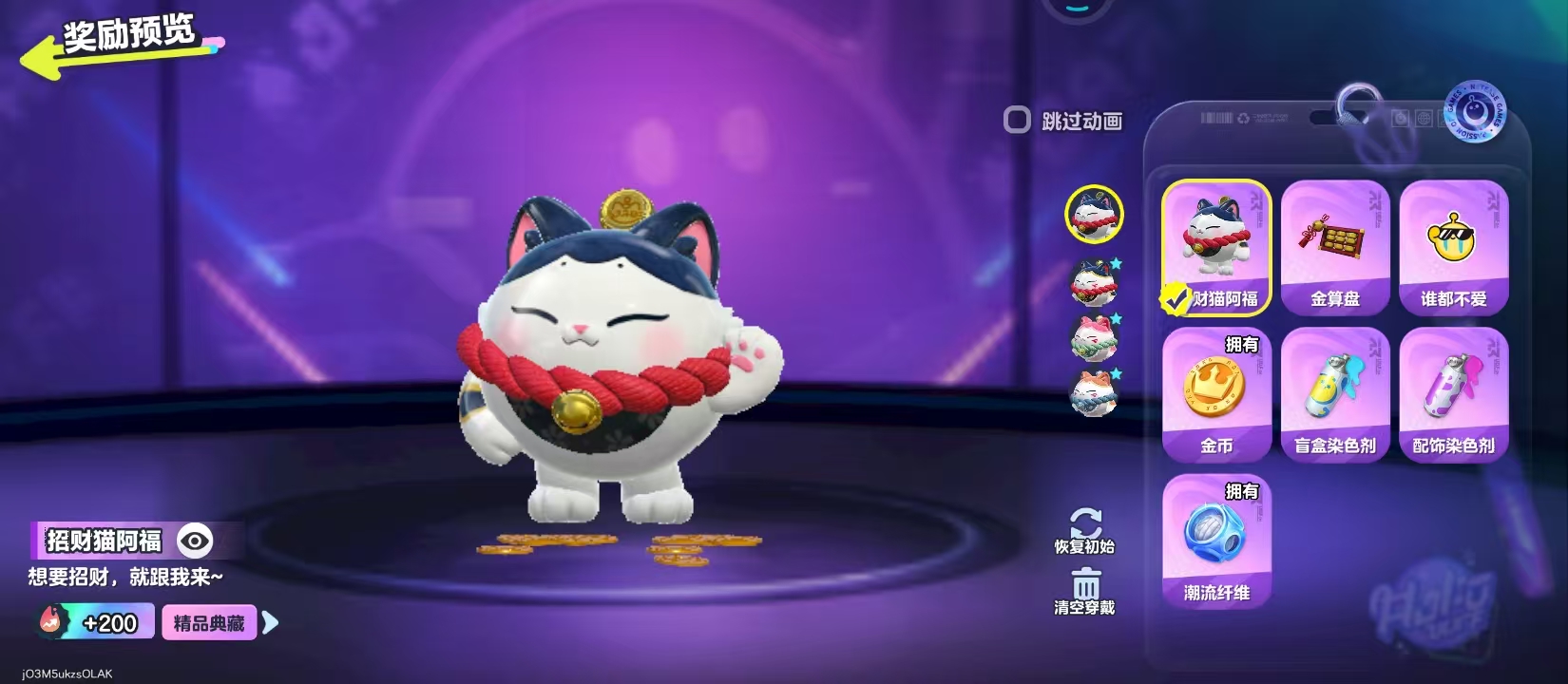Select the highlighted top cat variant slot
Image resolution: width=1568 pixels, height=684 pixels.
[1095, 214]
